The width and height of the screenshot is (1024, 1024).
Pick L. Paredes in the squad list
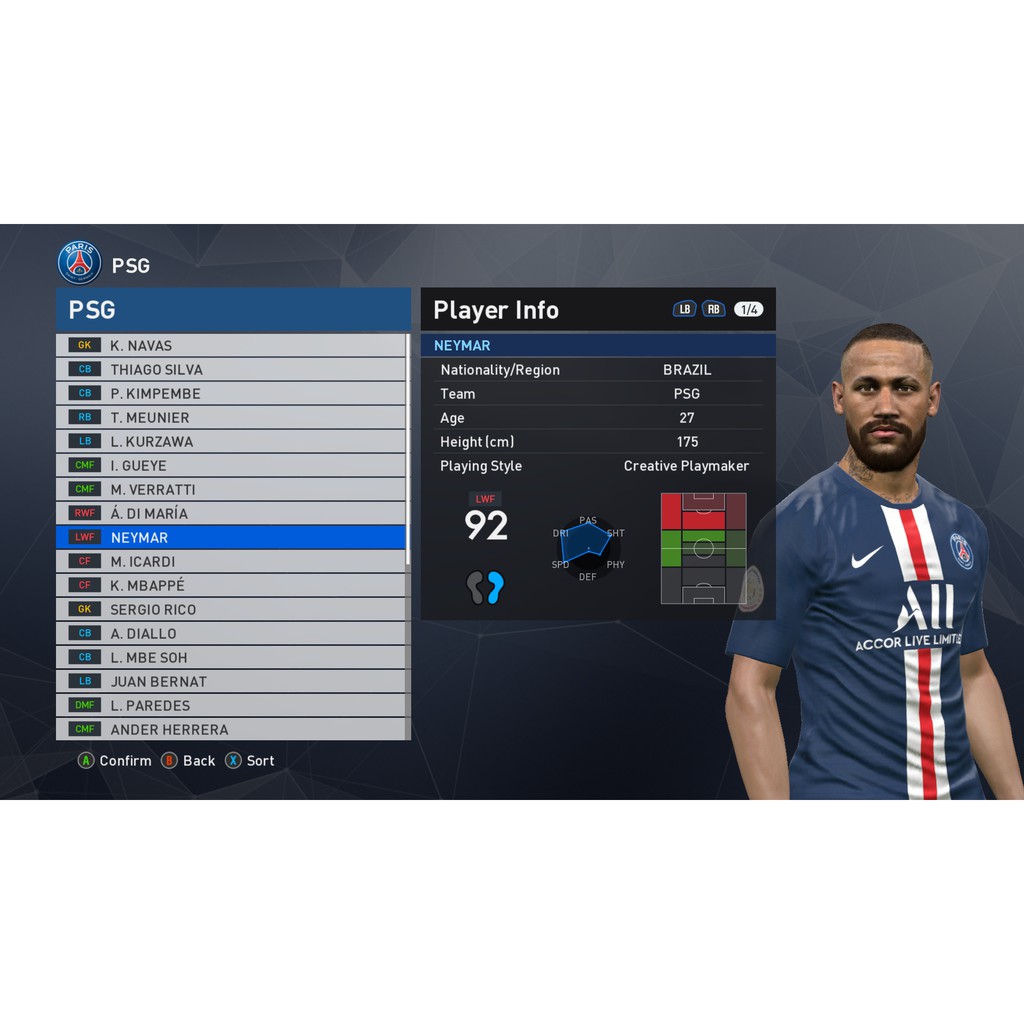click(x=231, y=705)
